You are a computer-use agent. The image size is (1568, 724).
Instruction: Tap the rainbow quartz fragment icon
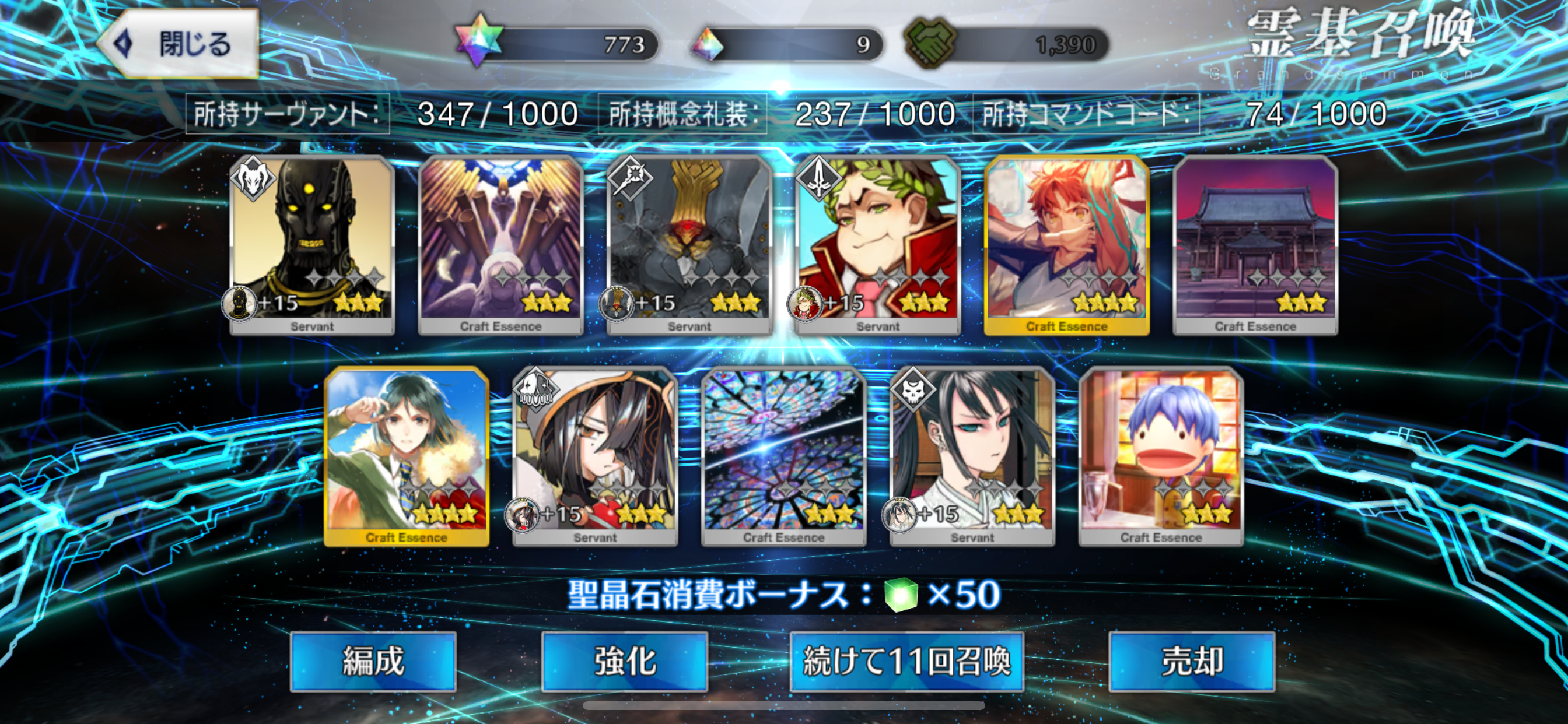pos(708,44)
